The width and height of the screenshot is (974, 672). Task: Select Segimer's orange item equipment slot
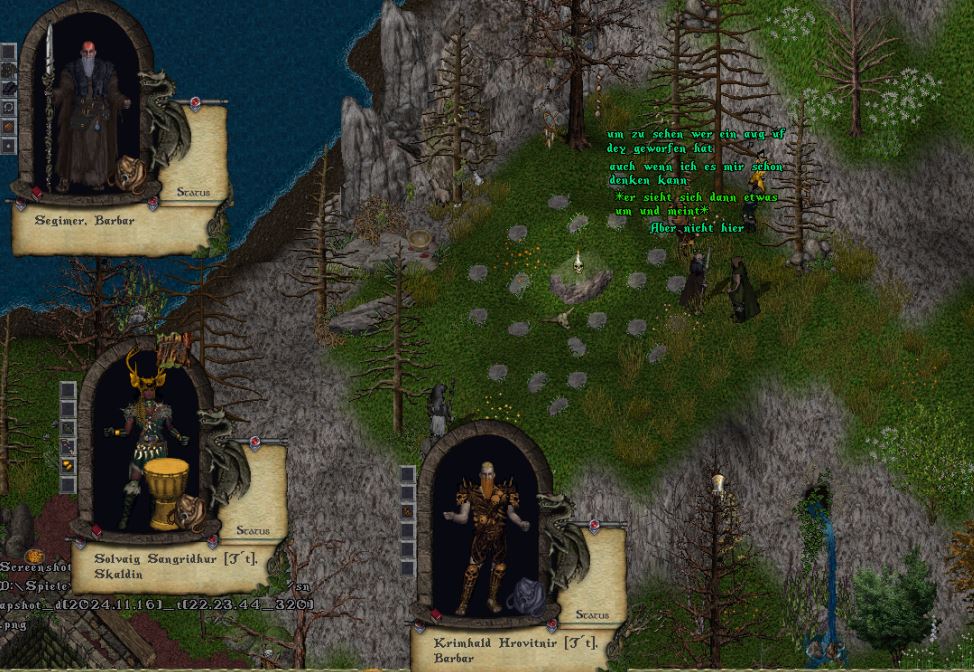(x=8, y=127)
